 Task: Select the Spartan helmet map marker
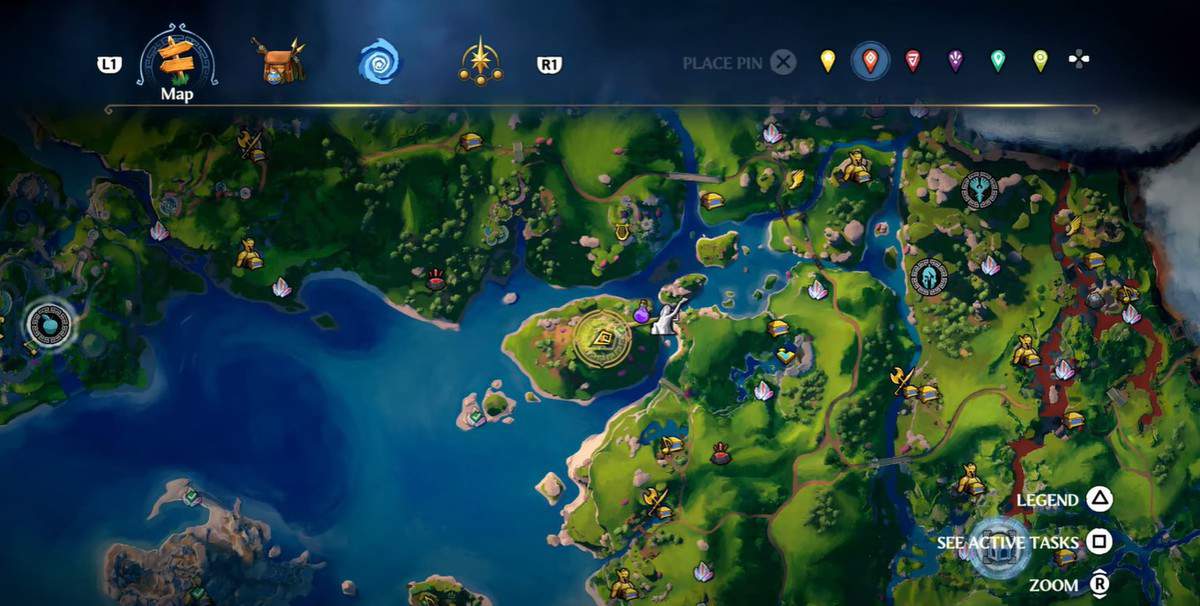[x=928, y=276]
